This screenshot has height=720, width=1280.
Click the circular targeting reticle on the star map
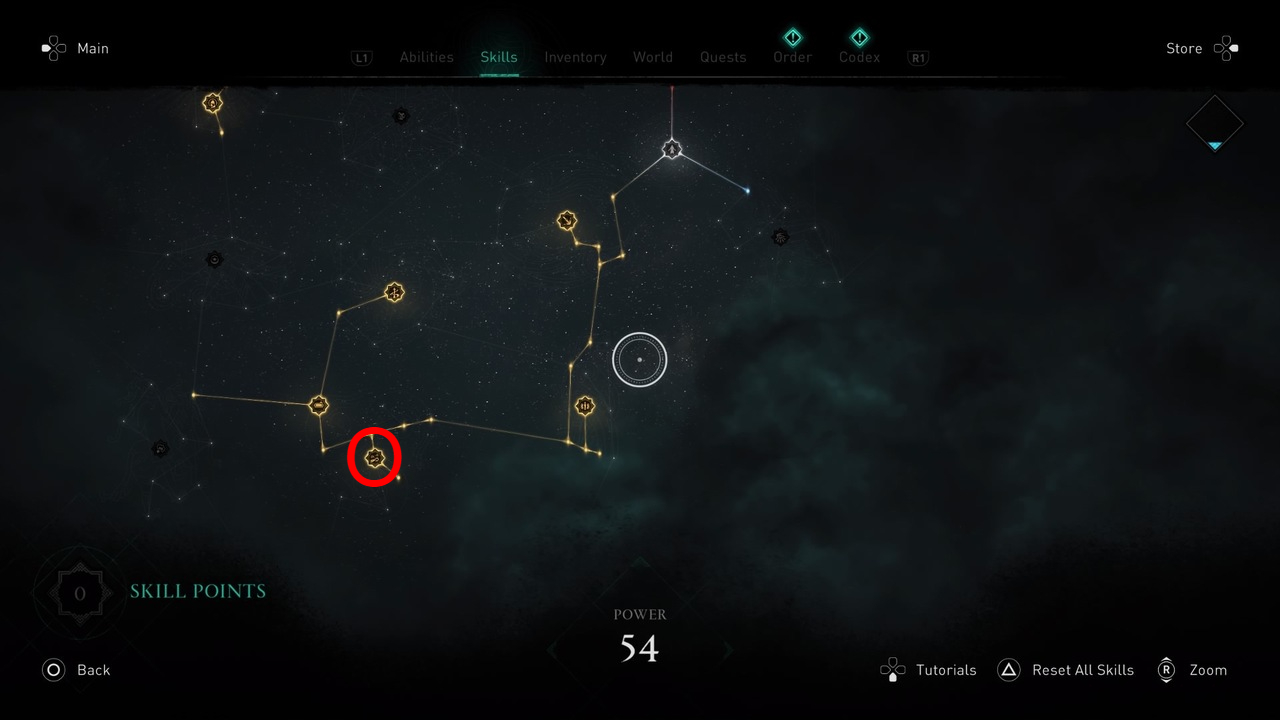tap(640, 358)
